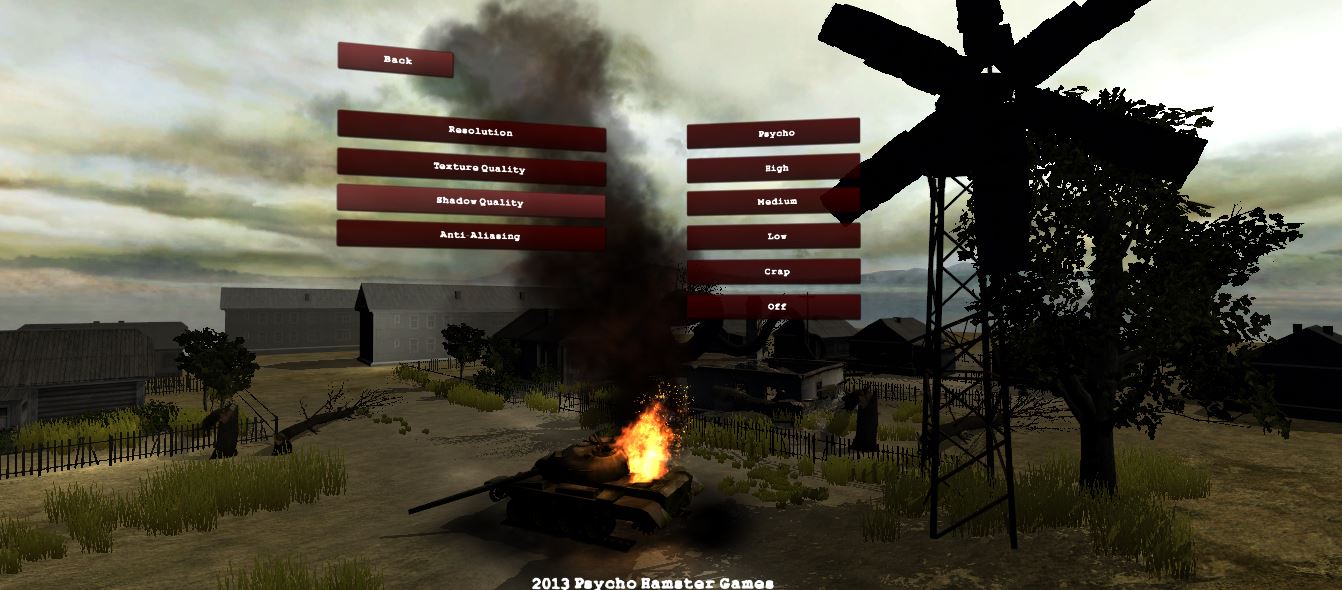Open Anti Aliasing options
This screenshot has width=1342, height=590.
(471, 236)
